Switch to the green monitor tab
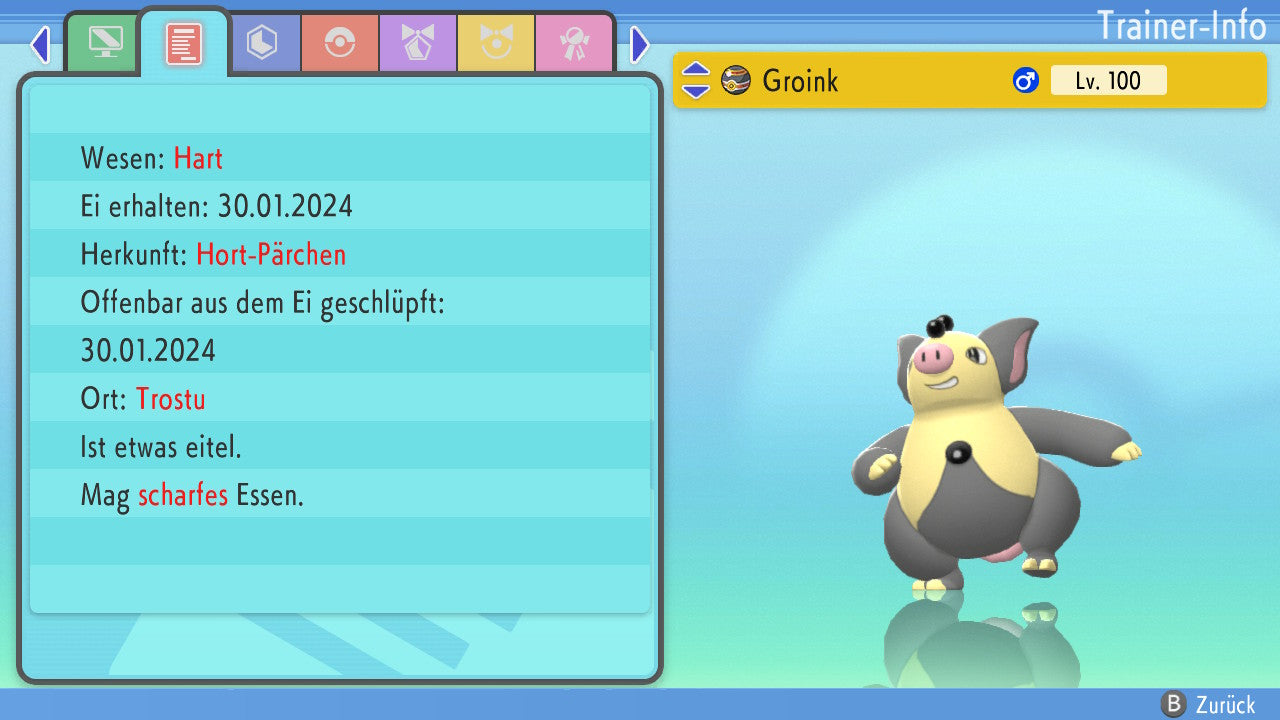Viewport: 1280px width, 720px height. point(105,43)
